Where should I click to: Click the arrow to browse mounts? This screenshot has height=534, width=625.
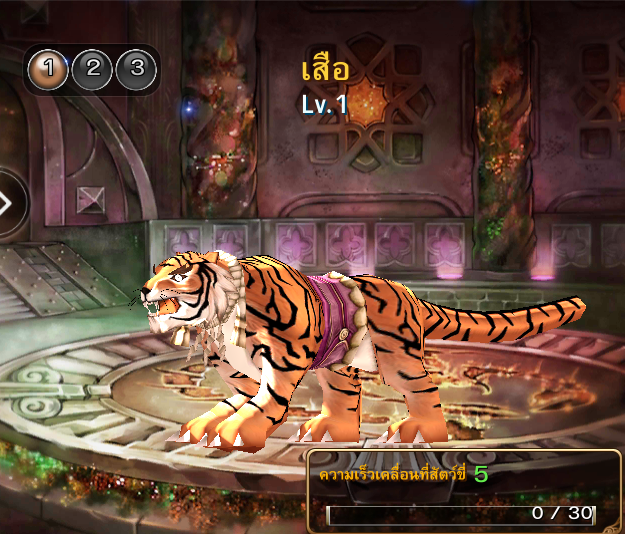[x=8, y=204]
